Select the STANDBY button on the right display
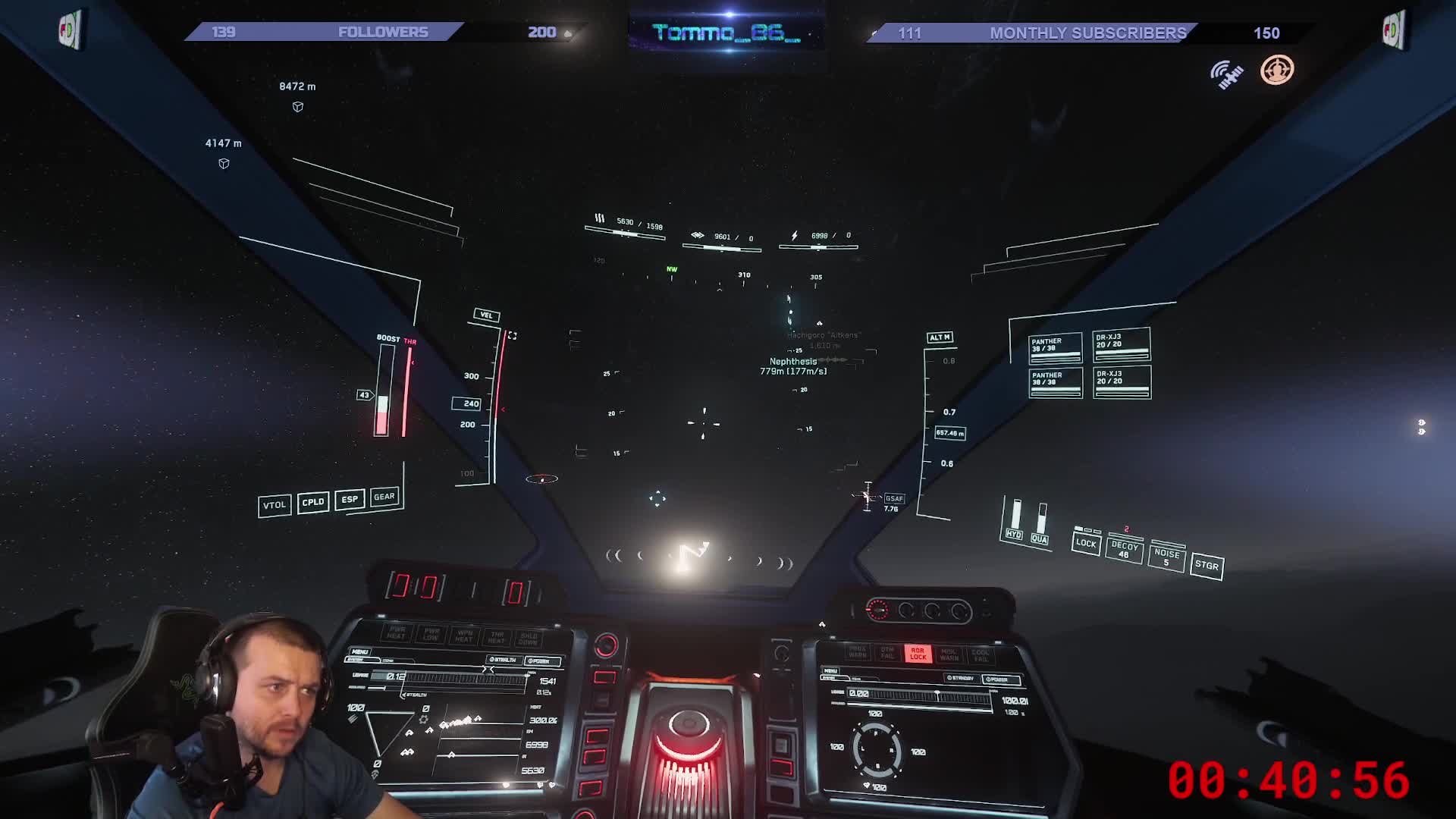Screen dimensions: 1456x819 point(961,678)
